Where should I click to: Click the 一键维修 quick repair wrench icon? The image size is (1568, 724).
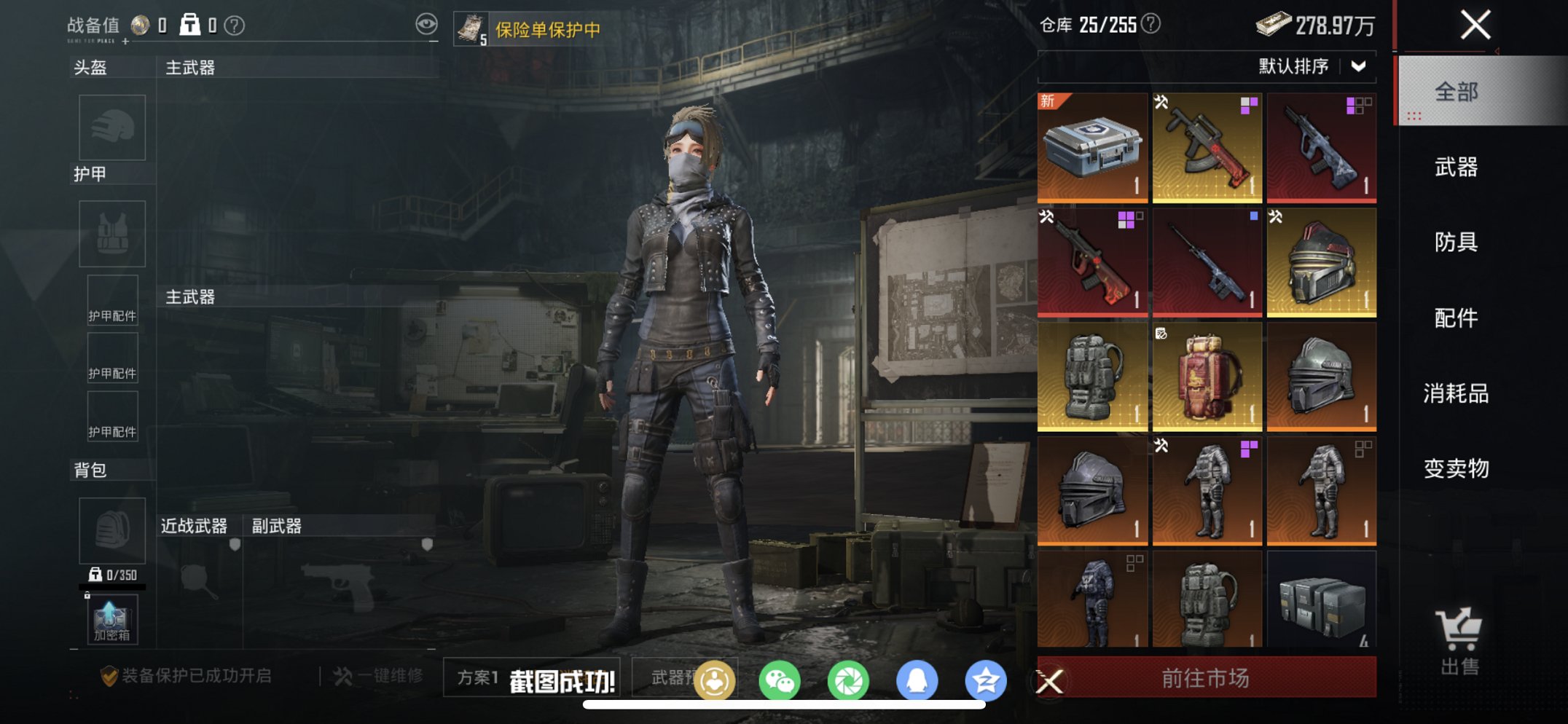(x=342, y=677)
